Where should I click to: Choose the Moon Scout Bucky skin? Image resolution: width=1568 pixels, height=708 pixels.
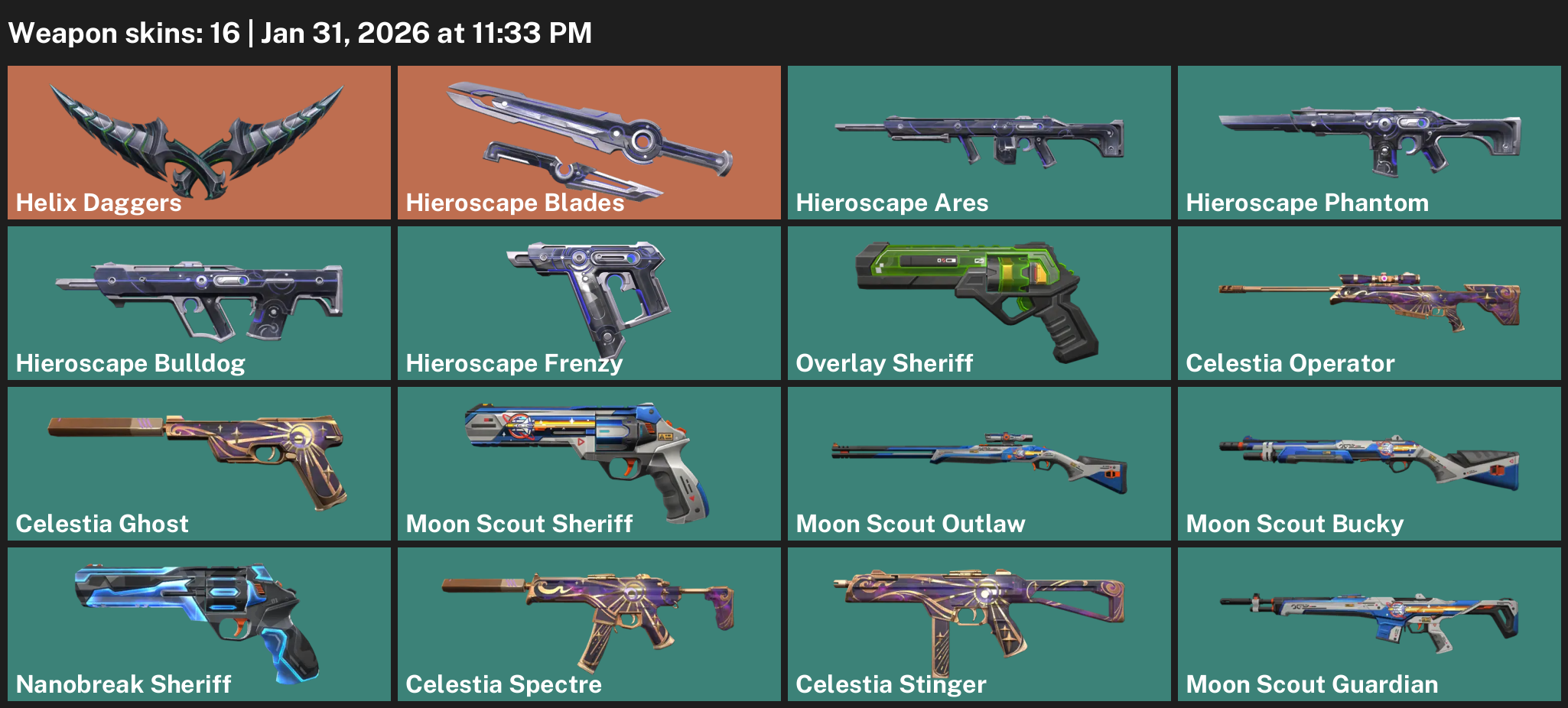click(1369, 463)
